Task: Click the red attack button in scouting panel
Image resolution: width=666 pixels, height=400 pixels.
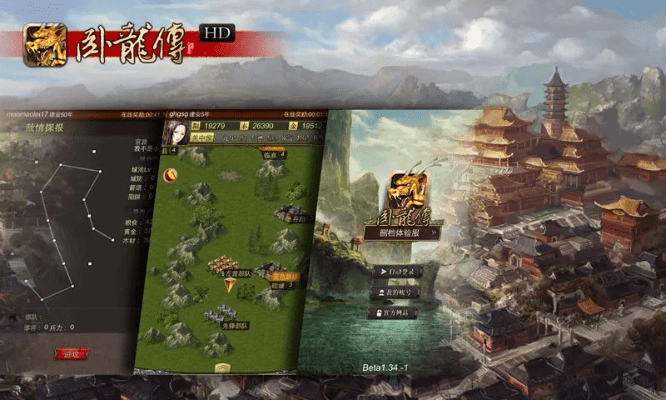Action: coord(71,353)
